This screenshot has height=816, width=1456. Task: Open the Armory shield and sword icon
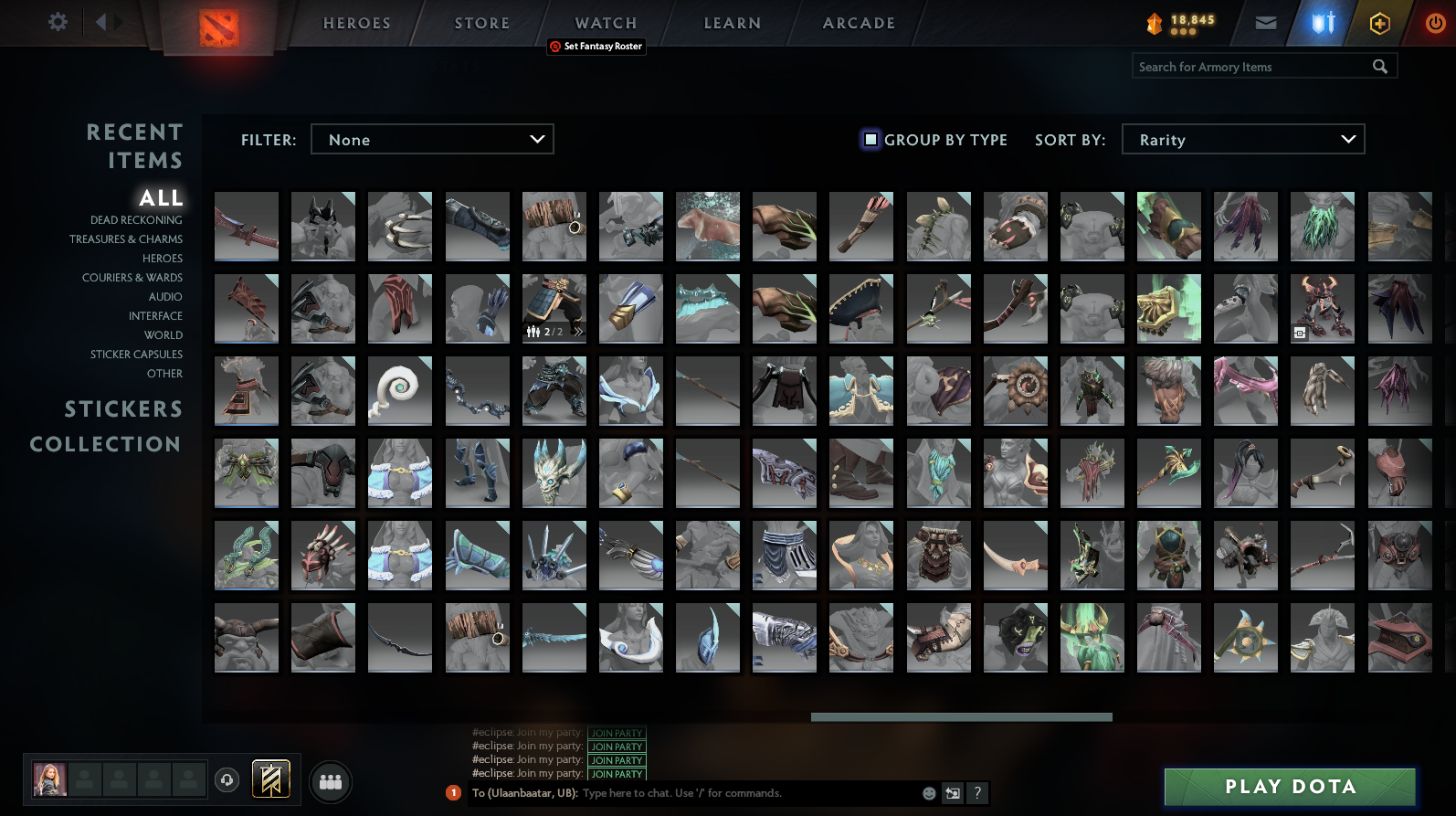coord(1322,22)
